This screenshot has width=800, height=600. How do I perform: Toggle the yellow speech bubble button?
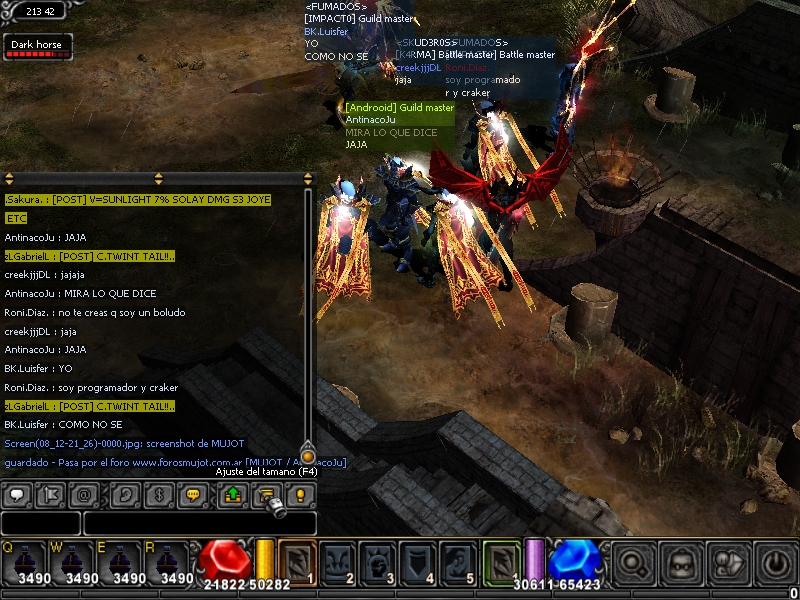[x=194, y=494]
